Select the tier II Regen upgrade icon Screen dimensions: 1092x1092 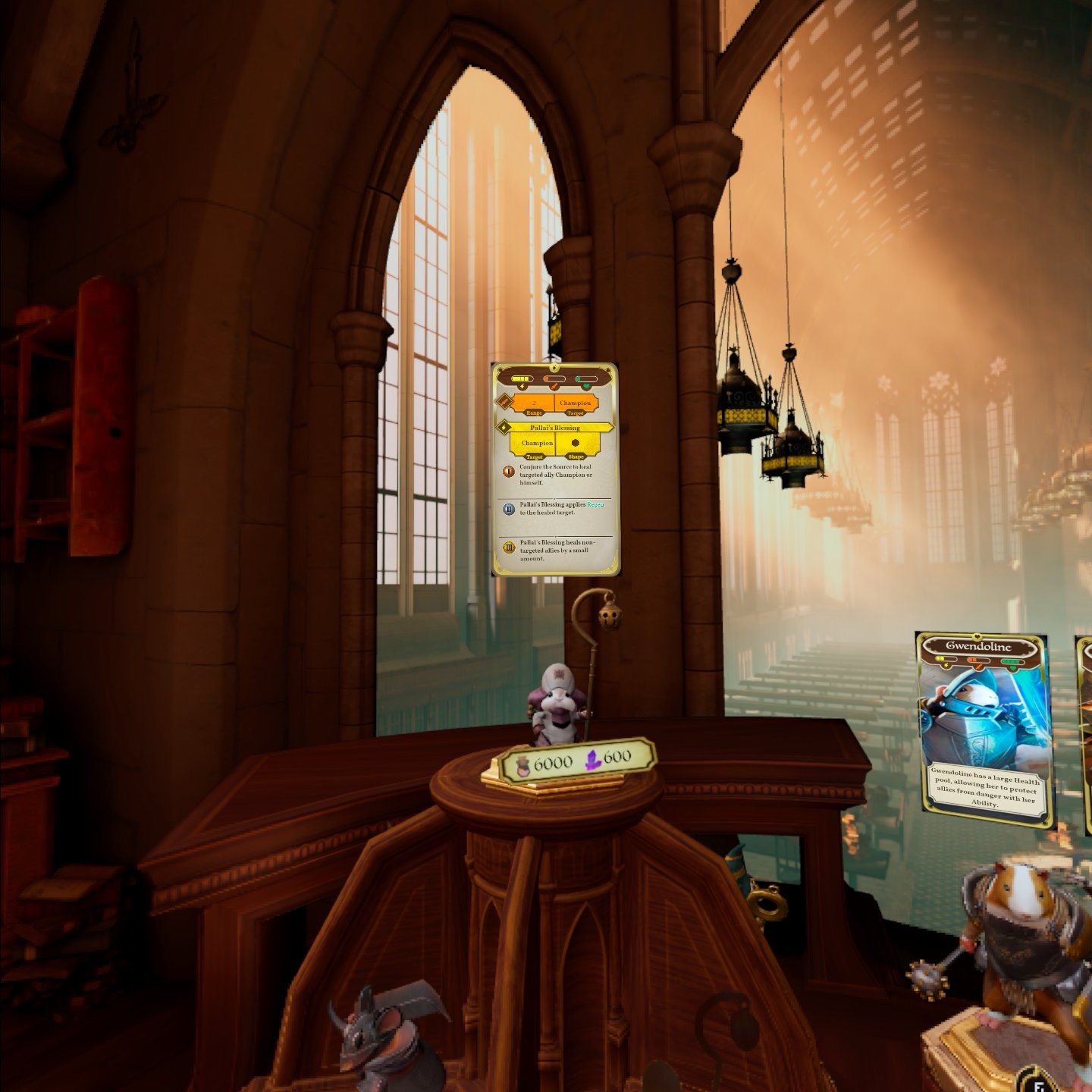coord(510,508)
